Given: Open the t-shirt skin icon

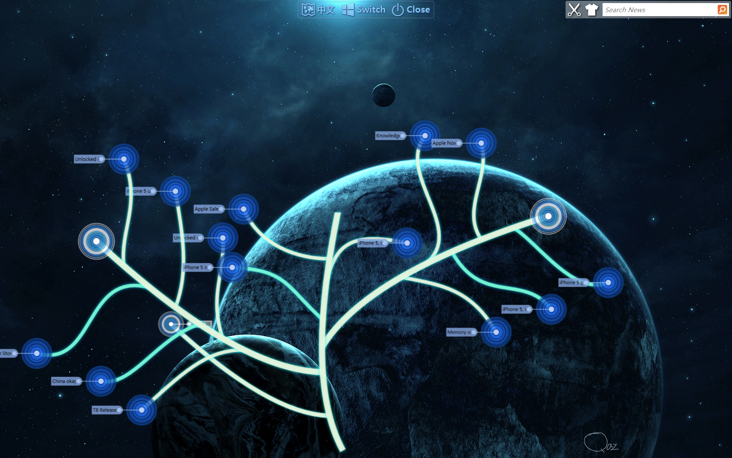Looking at the screenshot, I should (x=591, y=10).
